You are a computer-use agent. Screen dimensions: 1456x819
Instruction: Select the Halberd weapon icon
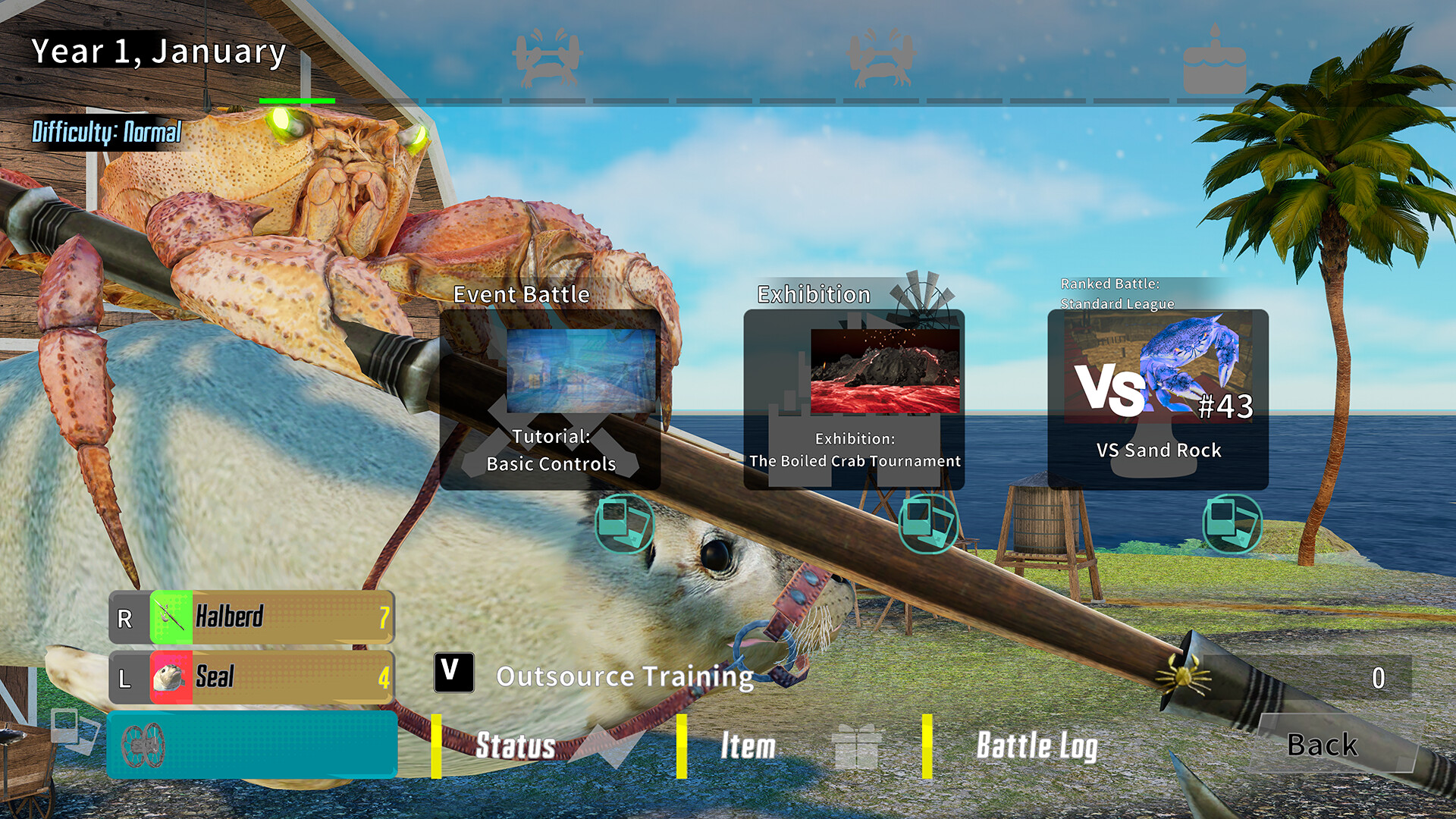[170, 617]
